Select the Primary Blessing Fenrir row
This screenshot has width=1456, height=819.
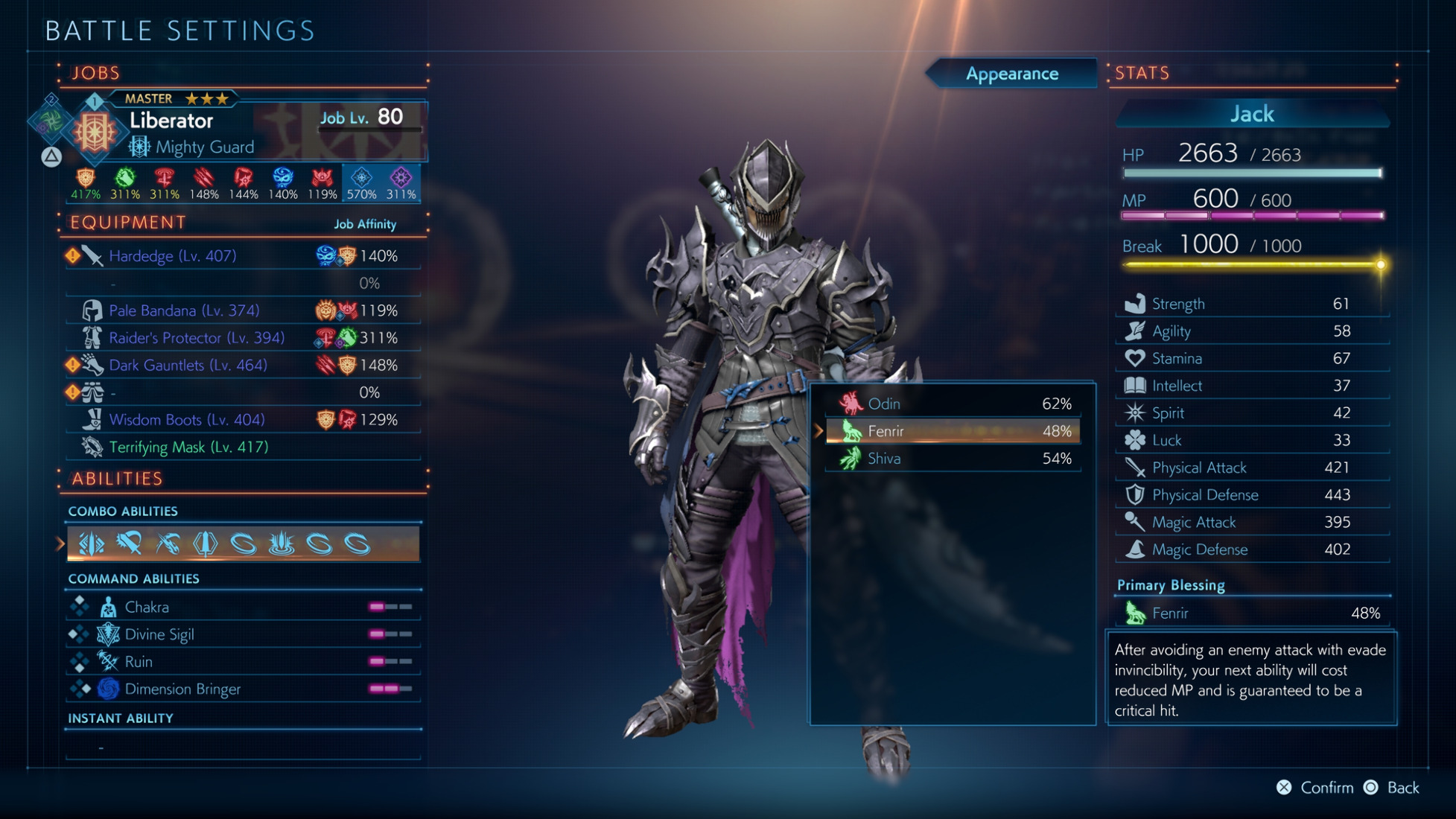pyautogui.click(x=1251, y=614)
